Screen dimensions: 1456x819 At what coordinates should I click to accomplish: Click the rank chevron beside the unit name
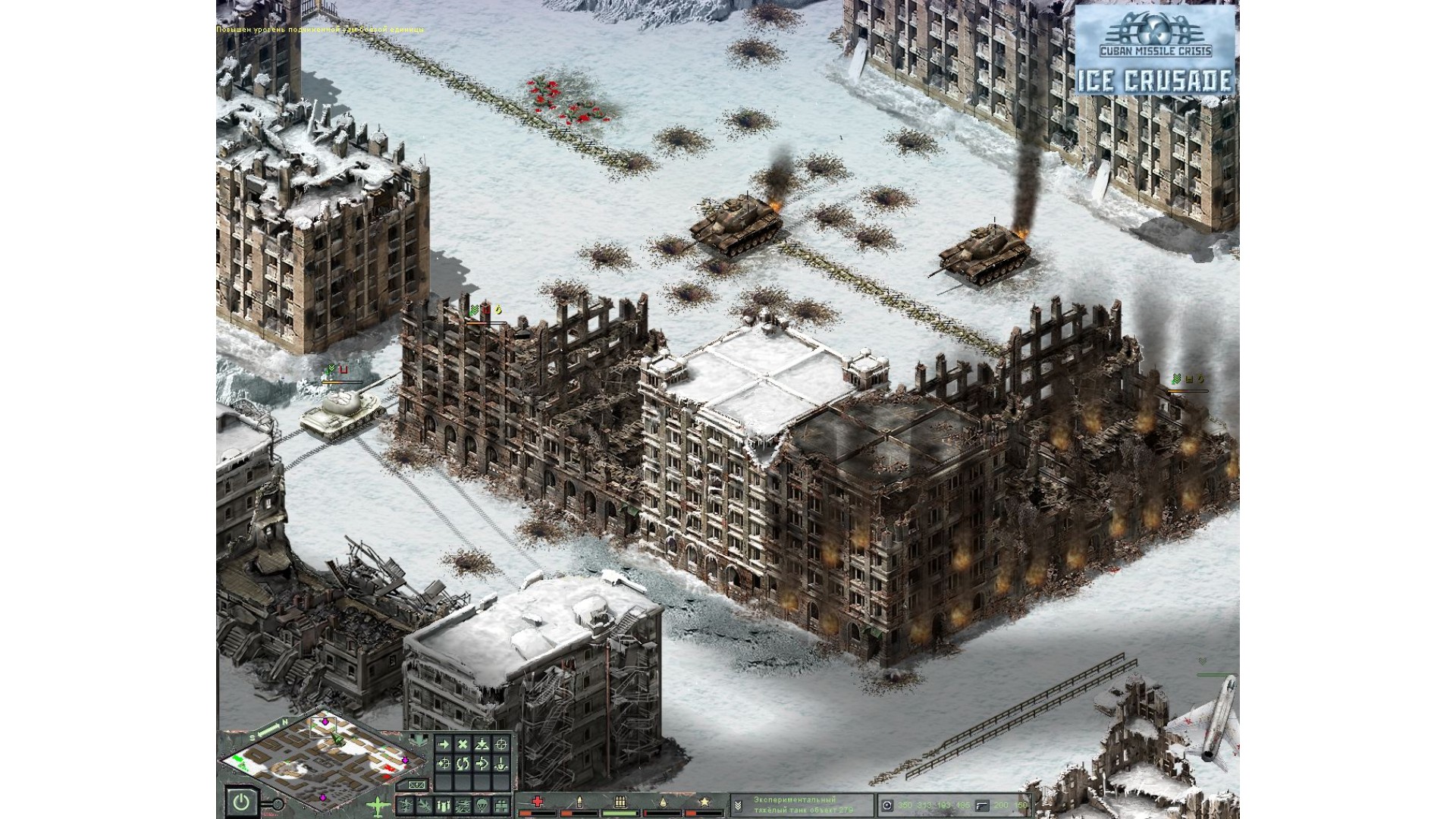coord(738,805)
